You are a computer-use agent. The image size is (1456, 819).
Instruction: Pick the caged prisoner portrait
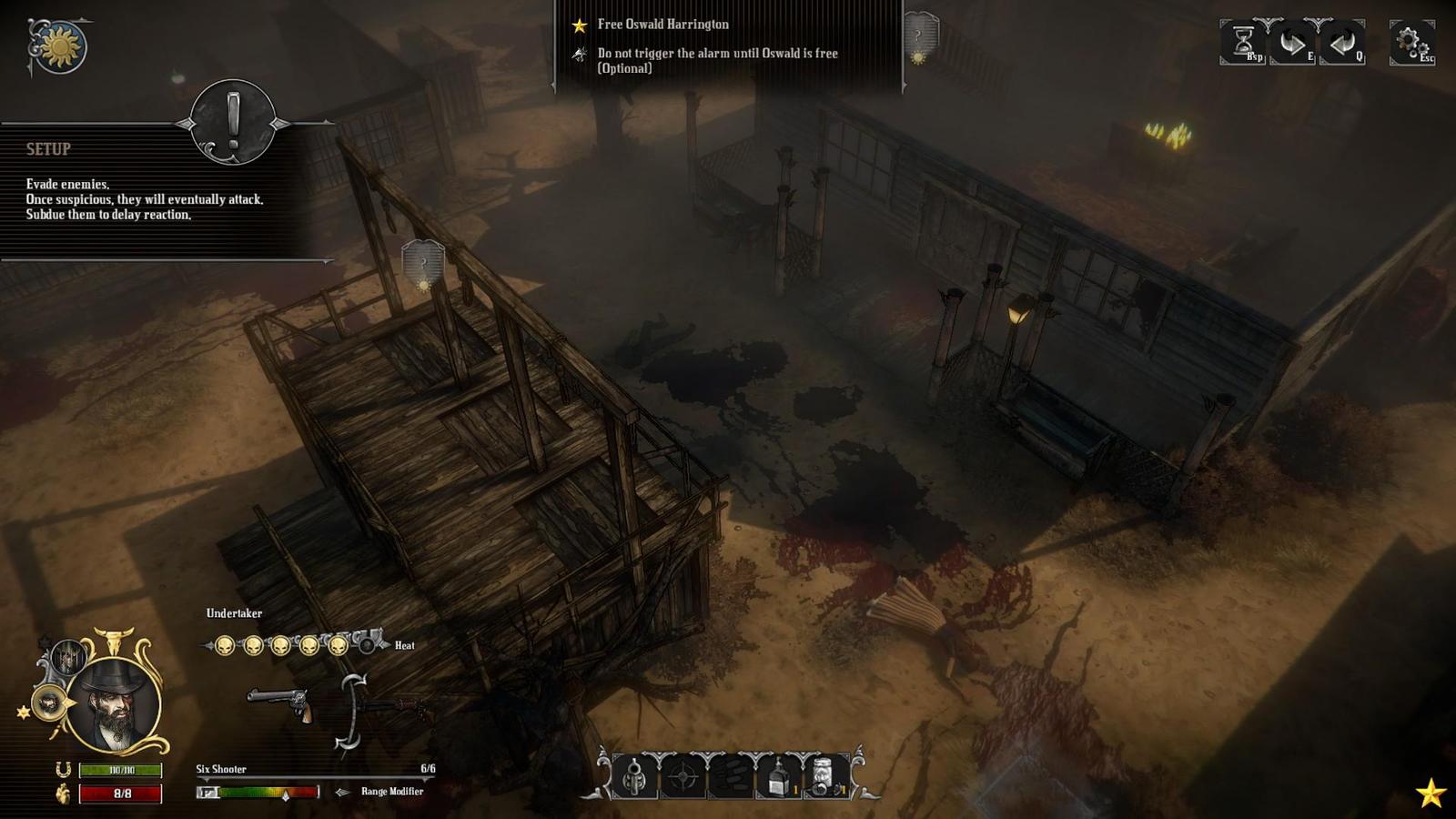[67, 656]
